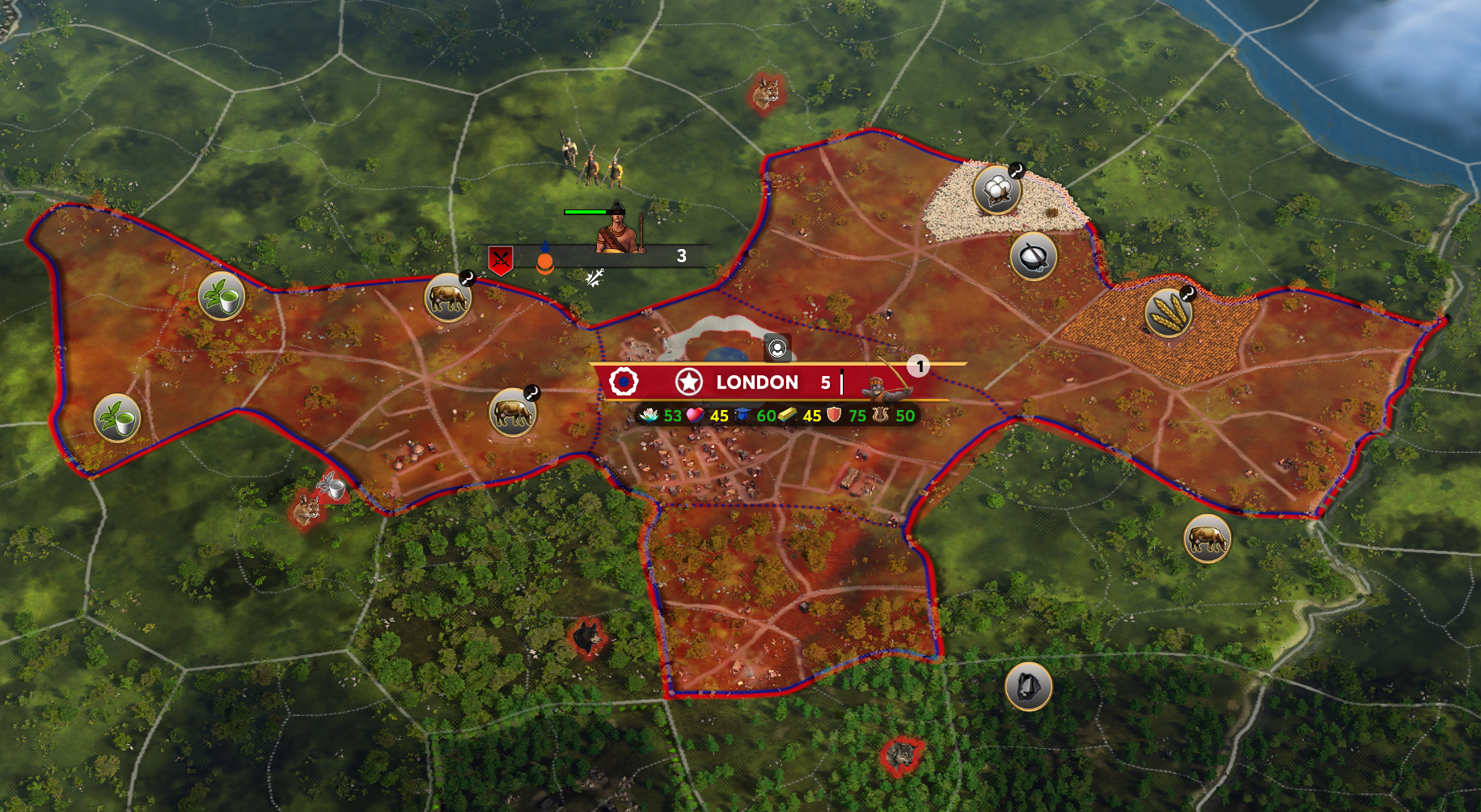This screenshot has width=1481, height=812.
Task: Open the profile badge above London's banner
Action: [777, 349]
